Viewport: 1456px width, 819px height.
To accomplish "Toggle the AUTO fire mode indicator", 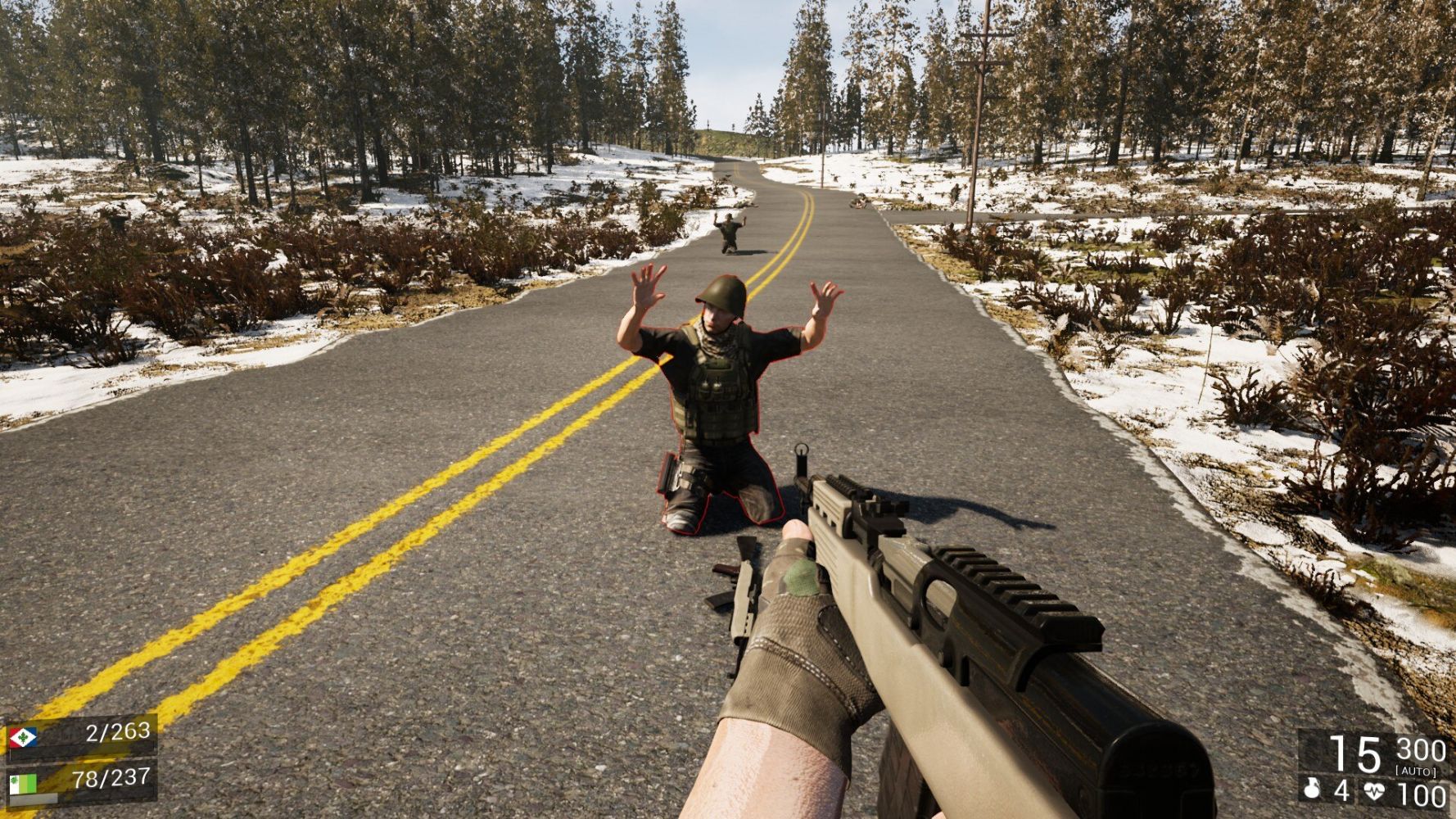I will pyautogui.click(x=1416, y=771).
